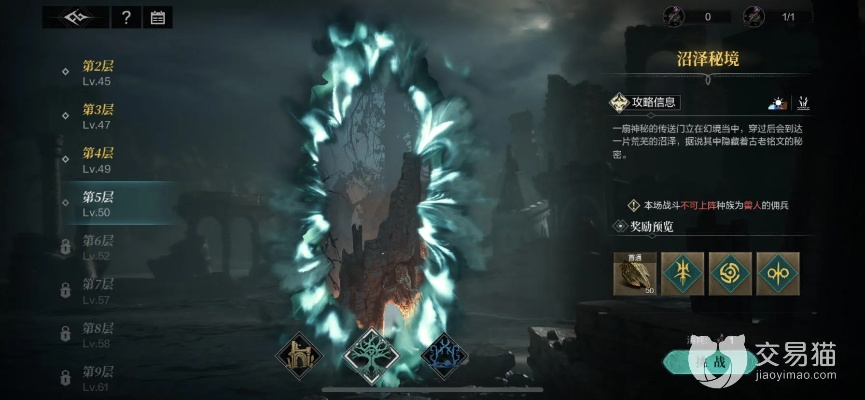865x400 pixels.
Task: Click locked floor 第9层 Lv.61
Action: (98, 379)
